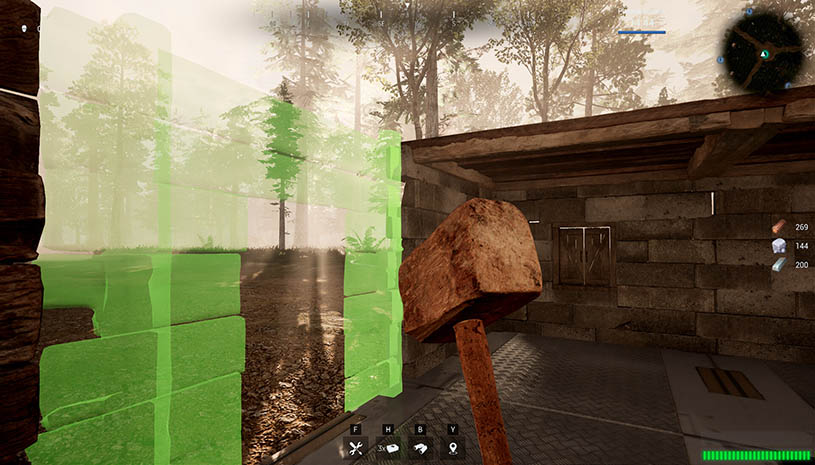
Task: Select the wrench and screwdriver build tool
Action: coord(356,448)
